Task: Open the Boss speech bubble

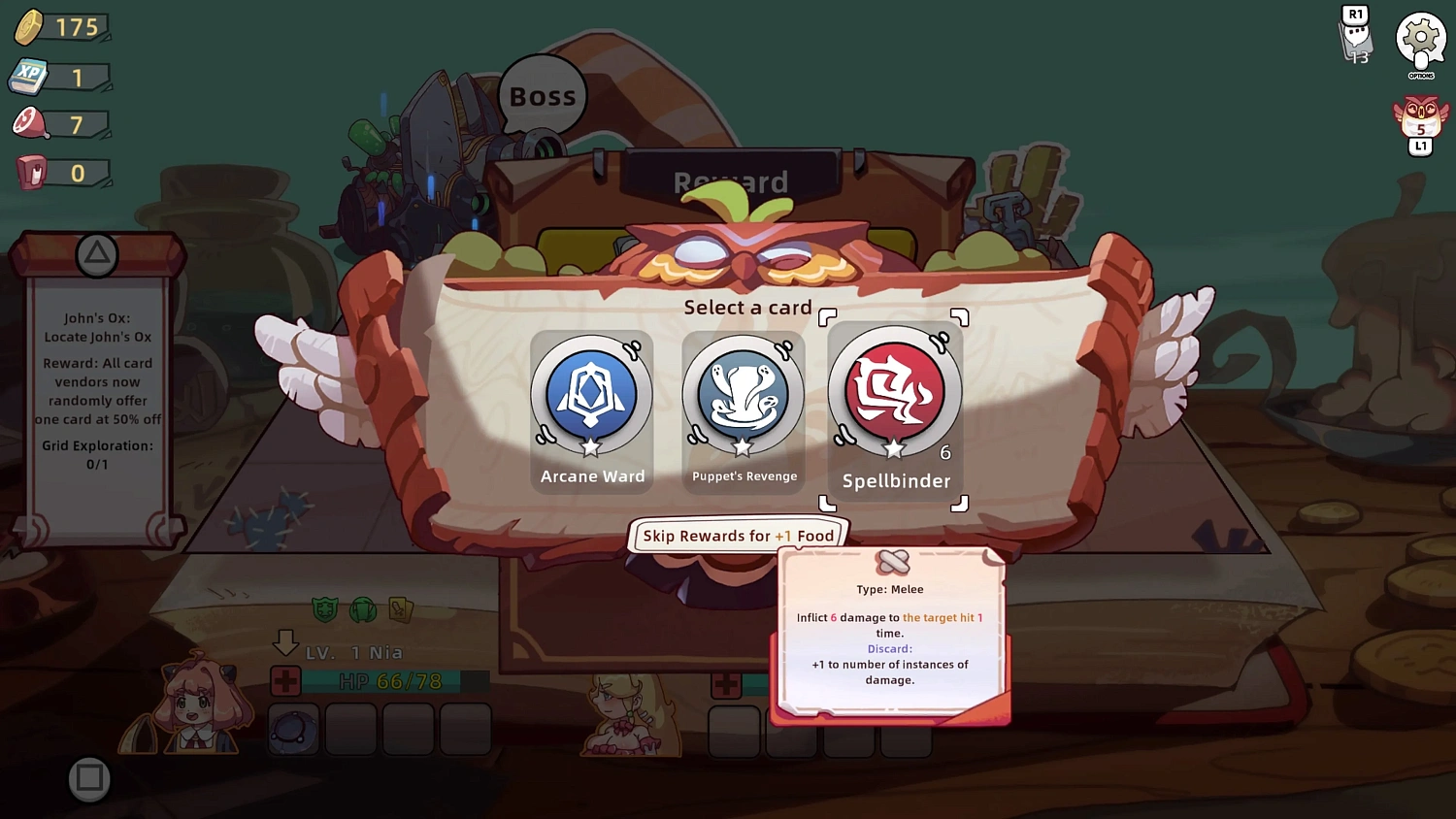Action: point(542,94)
